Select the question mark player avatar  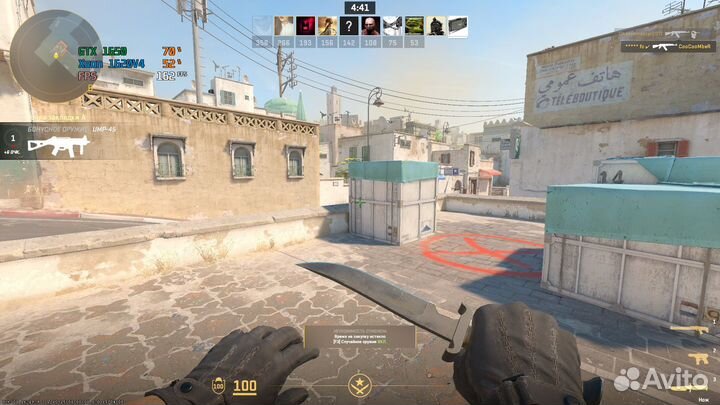point(349,26)
